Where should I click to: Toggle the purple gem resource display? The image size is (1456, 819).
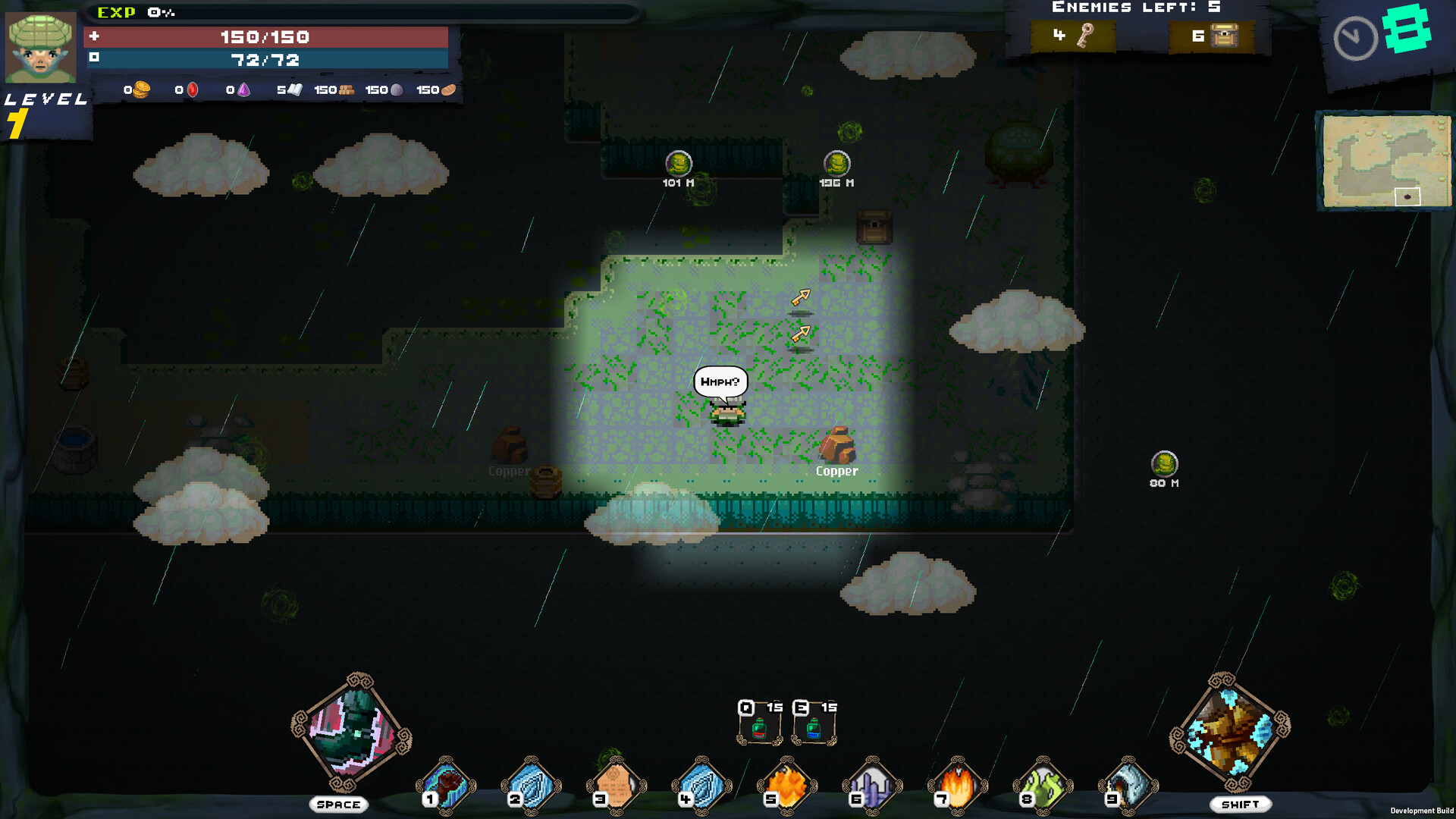click(x=242, y=89)
